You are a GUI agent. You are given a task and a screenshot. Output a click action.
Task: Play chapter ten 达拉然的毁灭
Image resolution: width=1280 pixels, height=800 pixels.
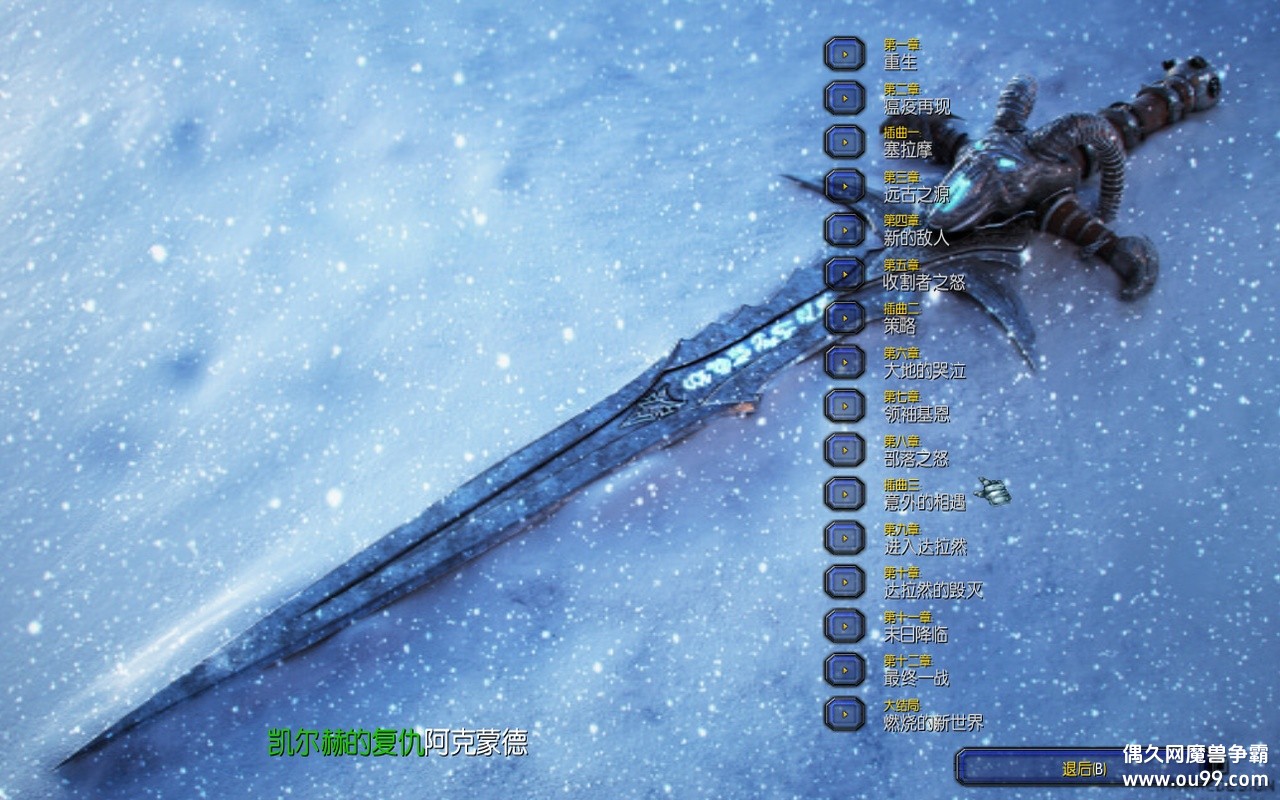[x=845, y=581]
